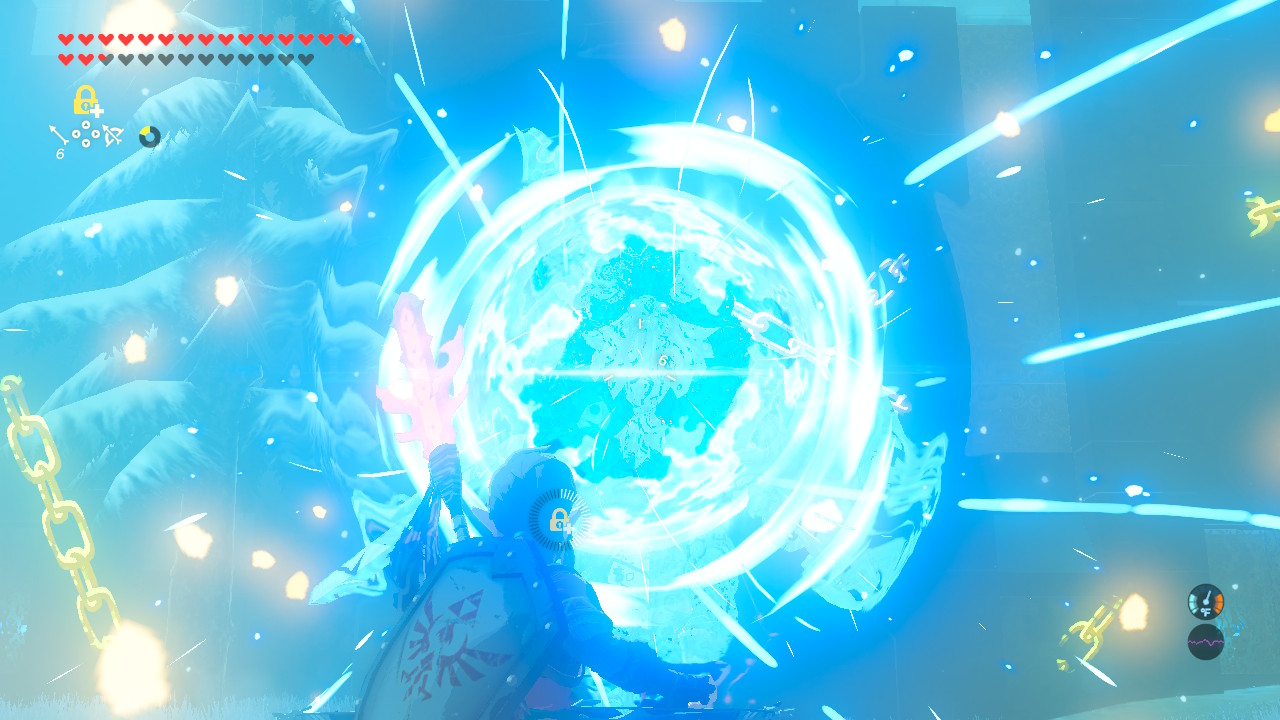The width and height of the screenshot is (1280, 720).
Task: Click the arrow icon next to the counter
Action: (58, 133)
